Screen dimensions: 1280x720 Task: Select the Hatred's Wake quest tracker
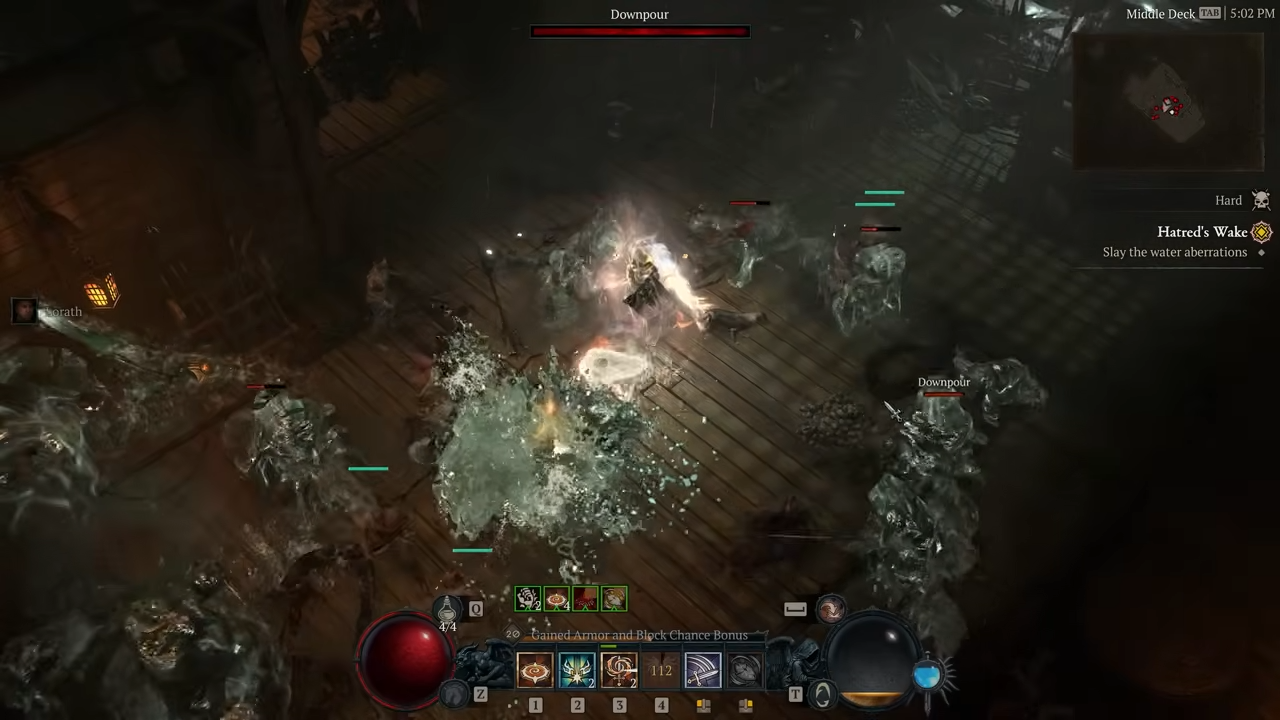pyautogui.click(x=1202, y=232)
